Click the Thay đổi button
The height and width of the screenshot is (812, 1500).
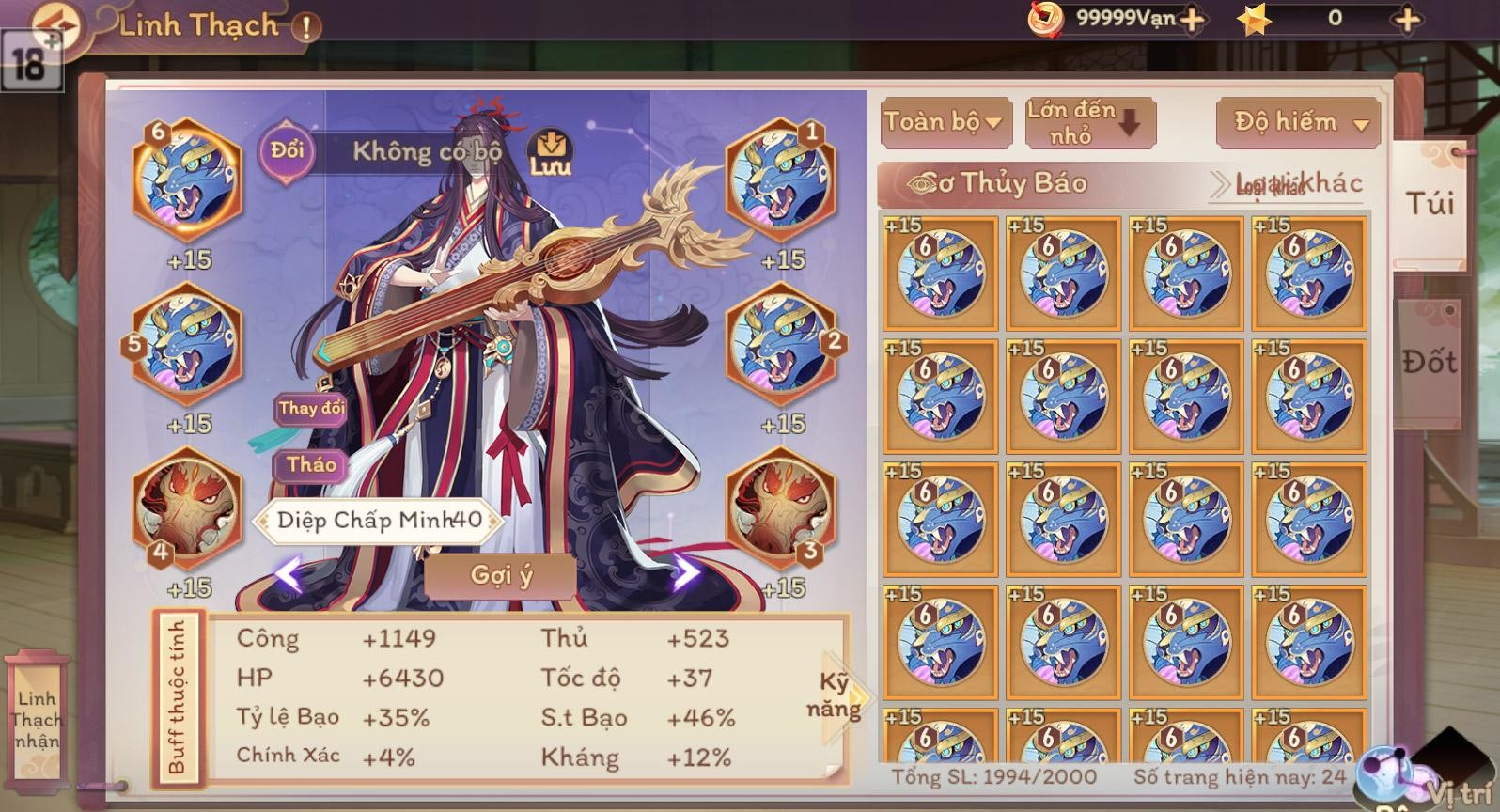click(311, 408)
